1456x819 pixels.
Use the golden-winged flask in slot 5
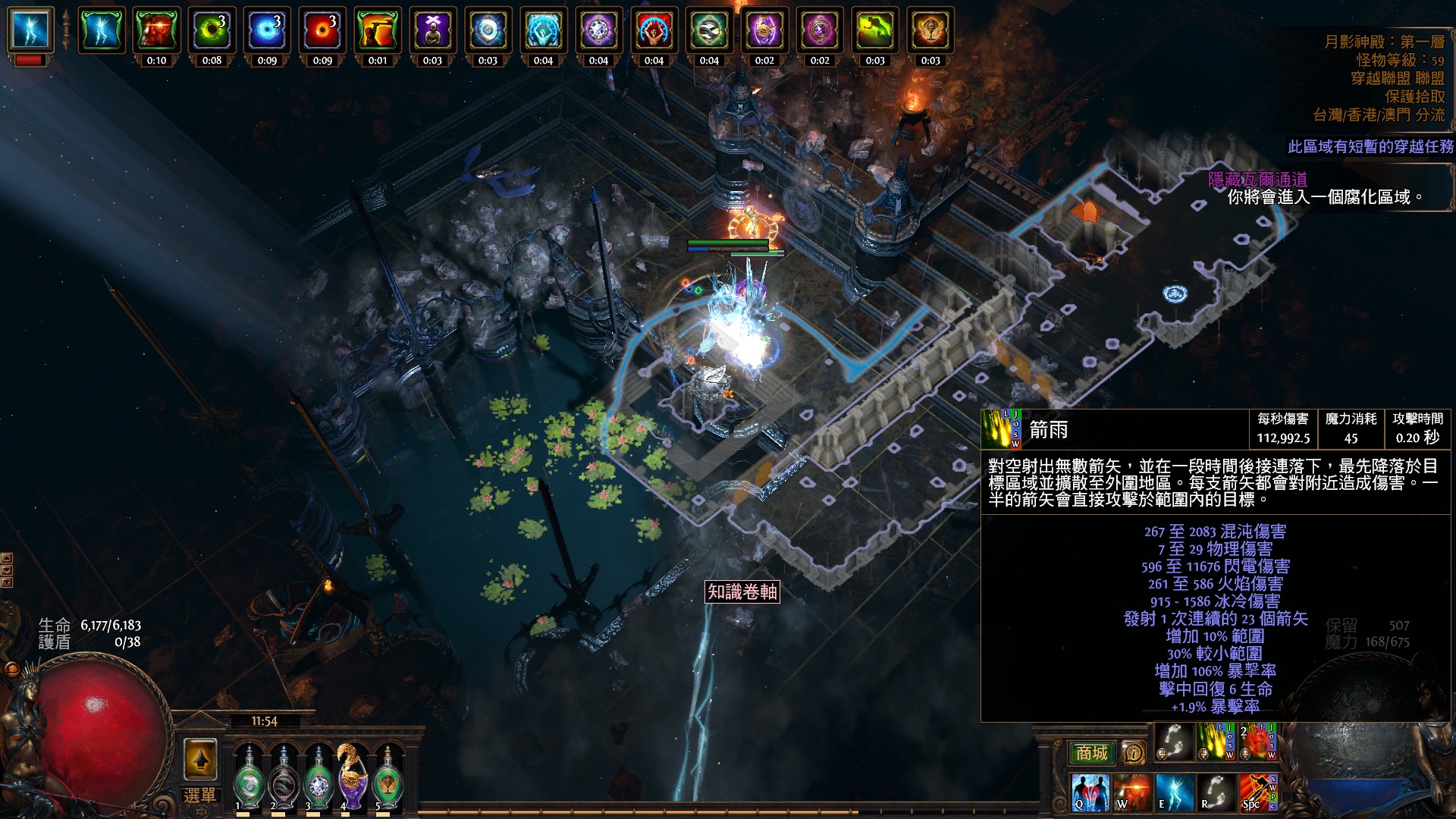pyautogui.click(x=388, y=777)
